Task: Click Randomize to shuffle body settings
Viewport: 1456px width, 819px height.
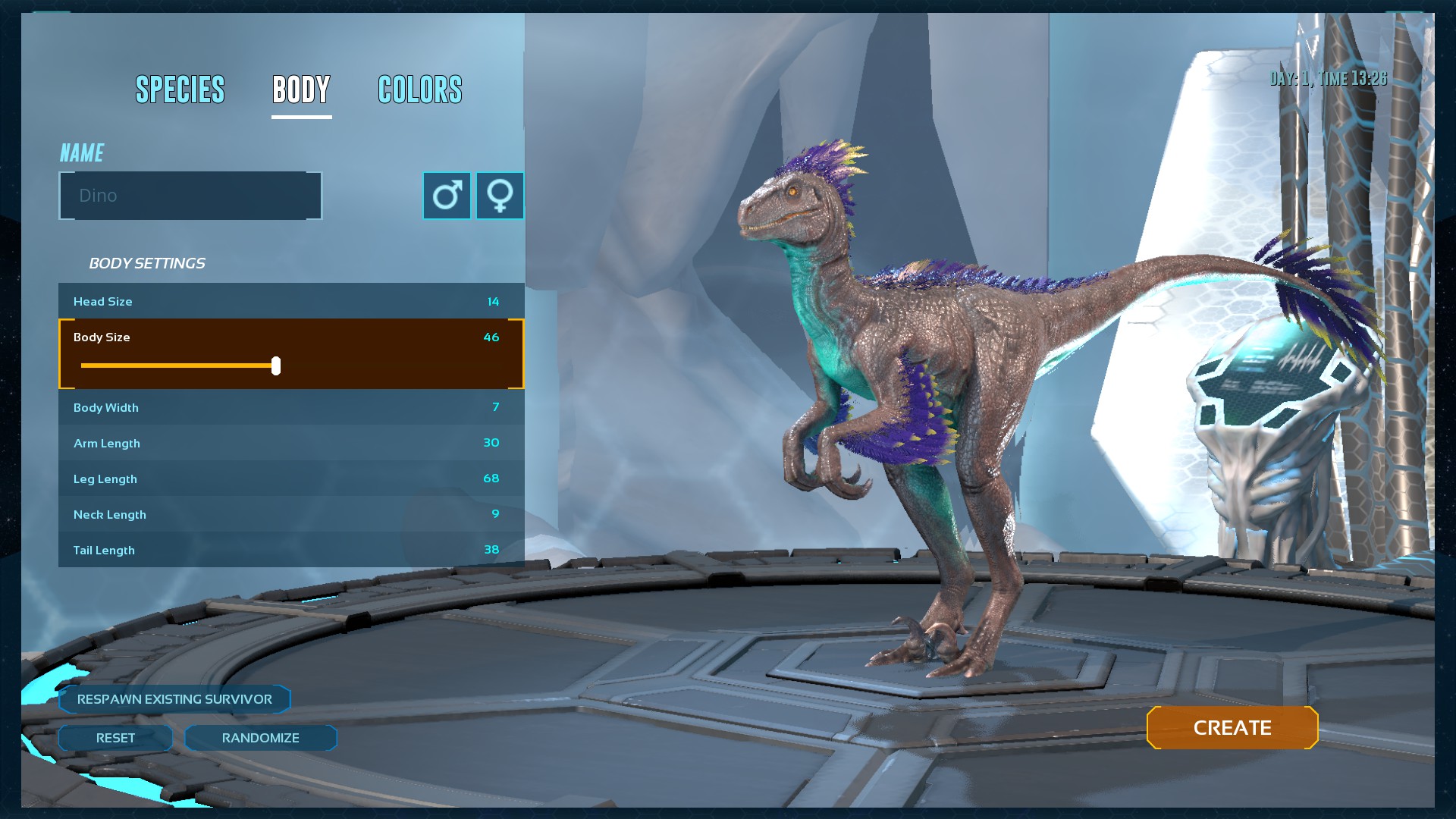Action: click(261, 737)
